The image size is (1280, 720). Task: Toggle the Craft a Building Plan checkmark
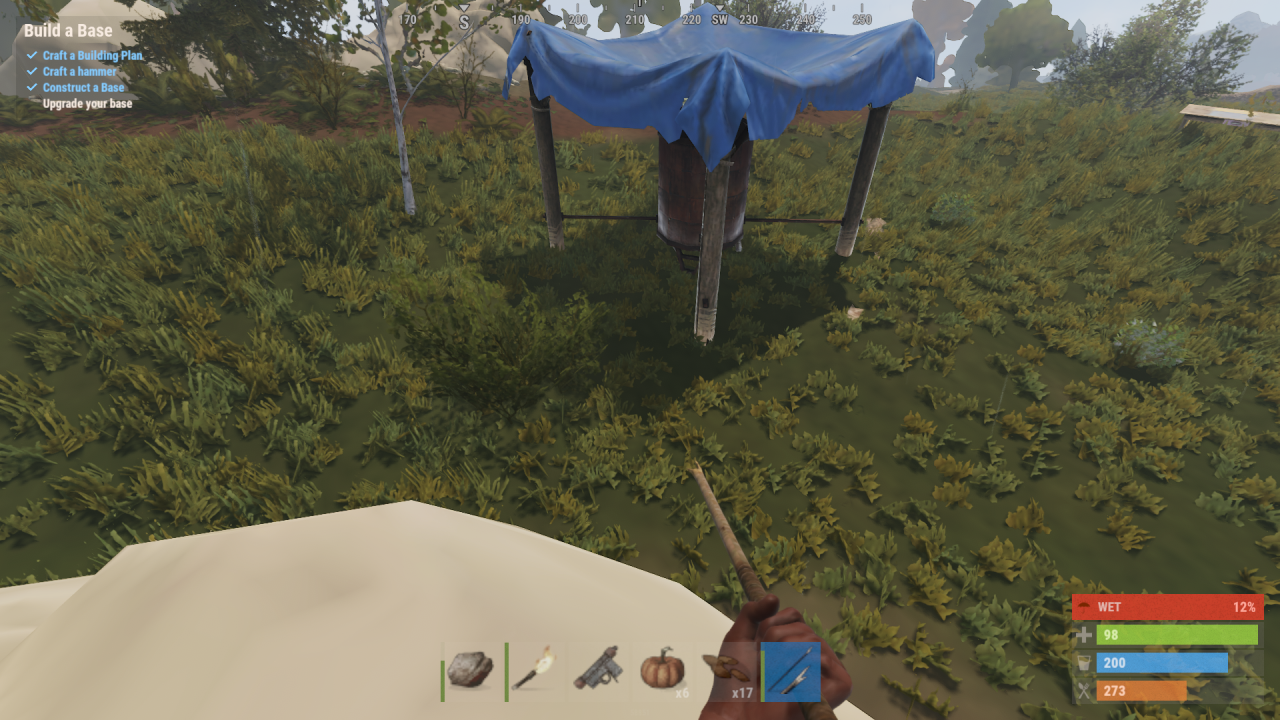click(32, 56)
